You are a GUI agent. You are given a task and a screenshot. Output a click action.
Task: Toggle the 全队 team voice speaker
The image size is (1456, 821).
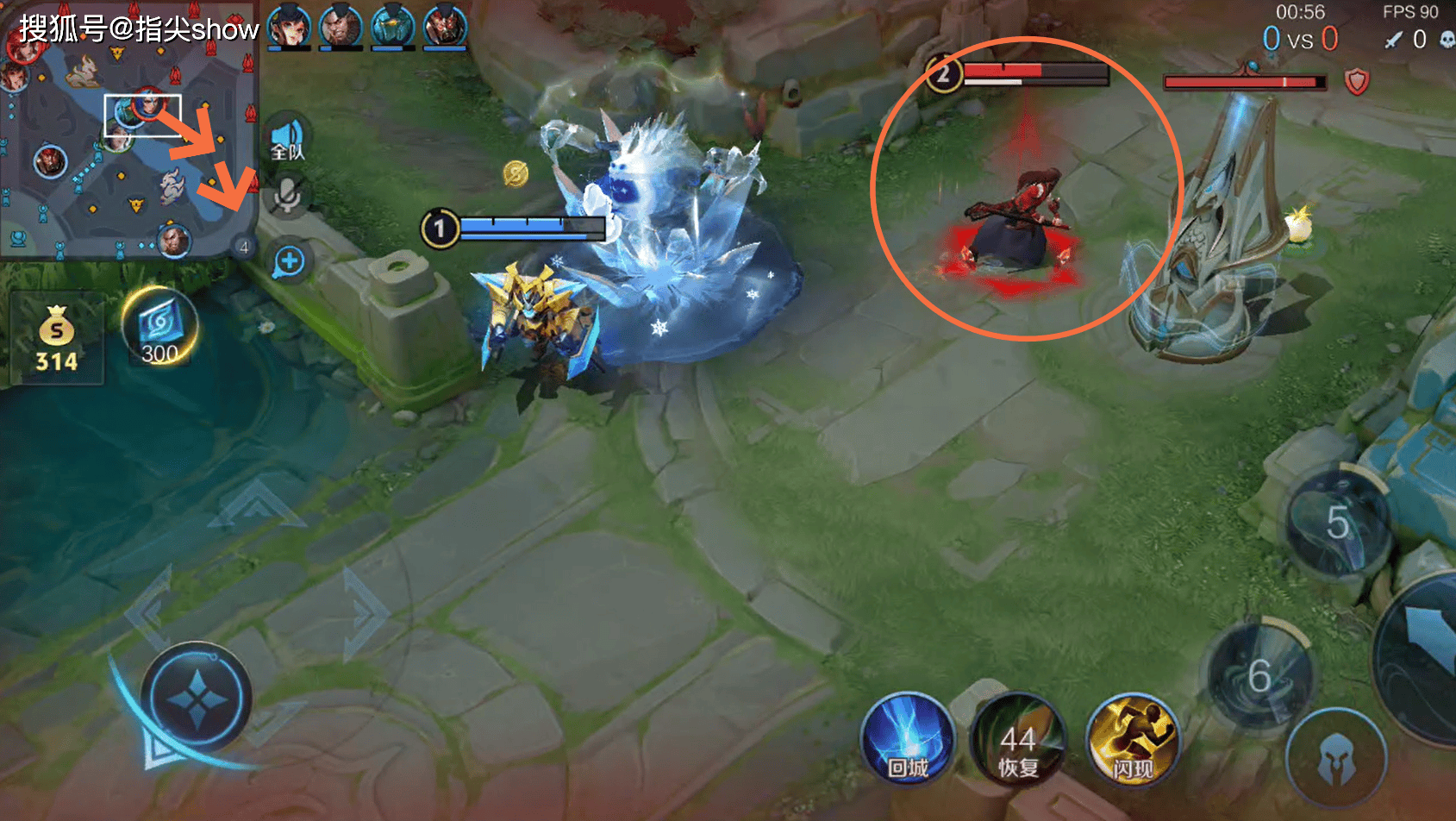(x=288, y=141)
